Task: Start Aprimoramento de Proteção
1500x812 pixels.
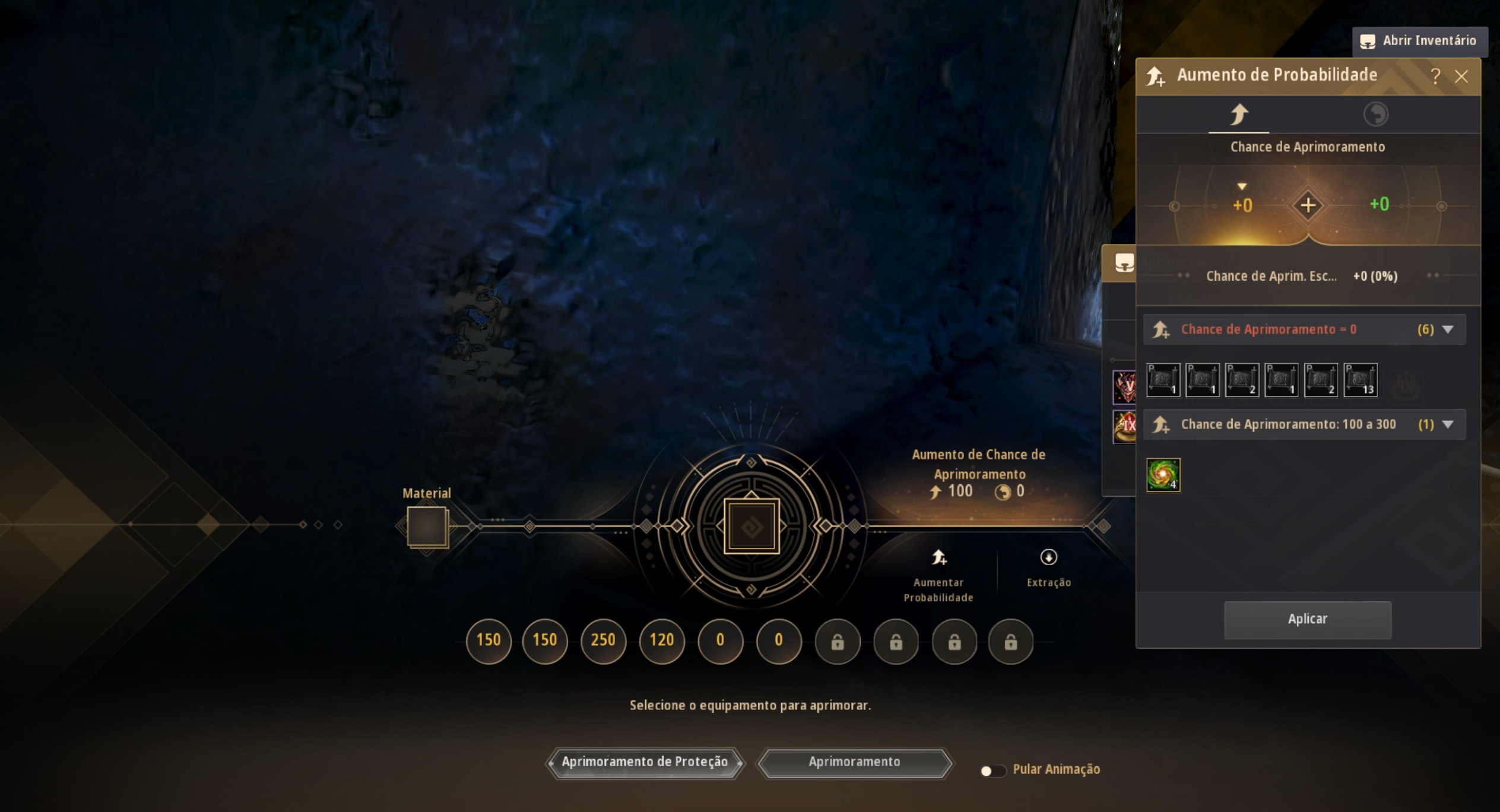Action: [x=645, y=762]
